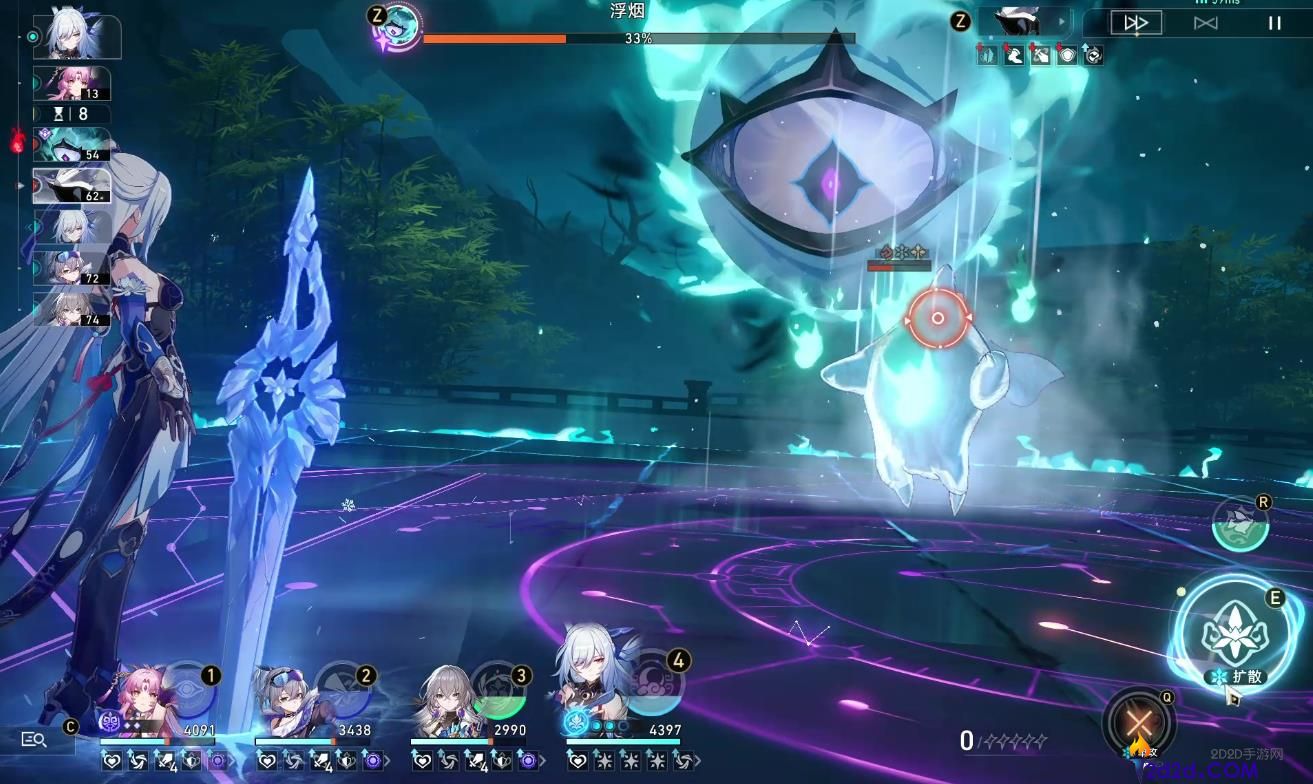Toggle auto-battle with the bowtie icon
Image resolution: width=1313 pixels, height=784 pixels.
tap(1205, 23)
